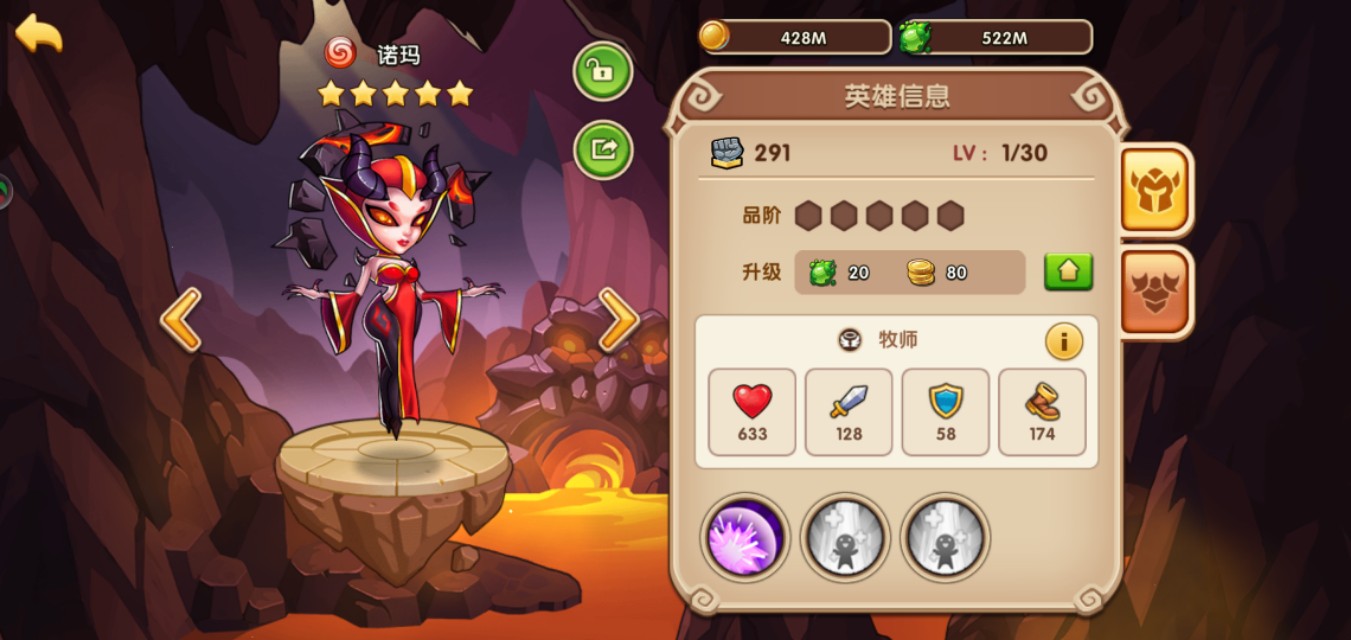Go back with the yellow return arrow
The image size is (1351, 640).
coord(39,34)
